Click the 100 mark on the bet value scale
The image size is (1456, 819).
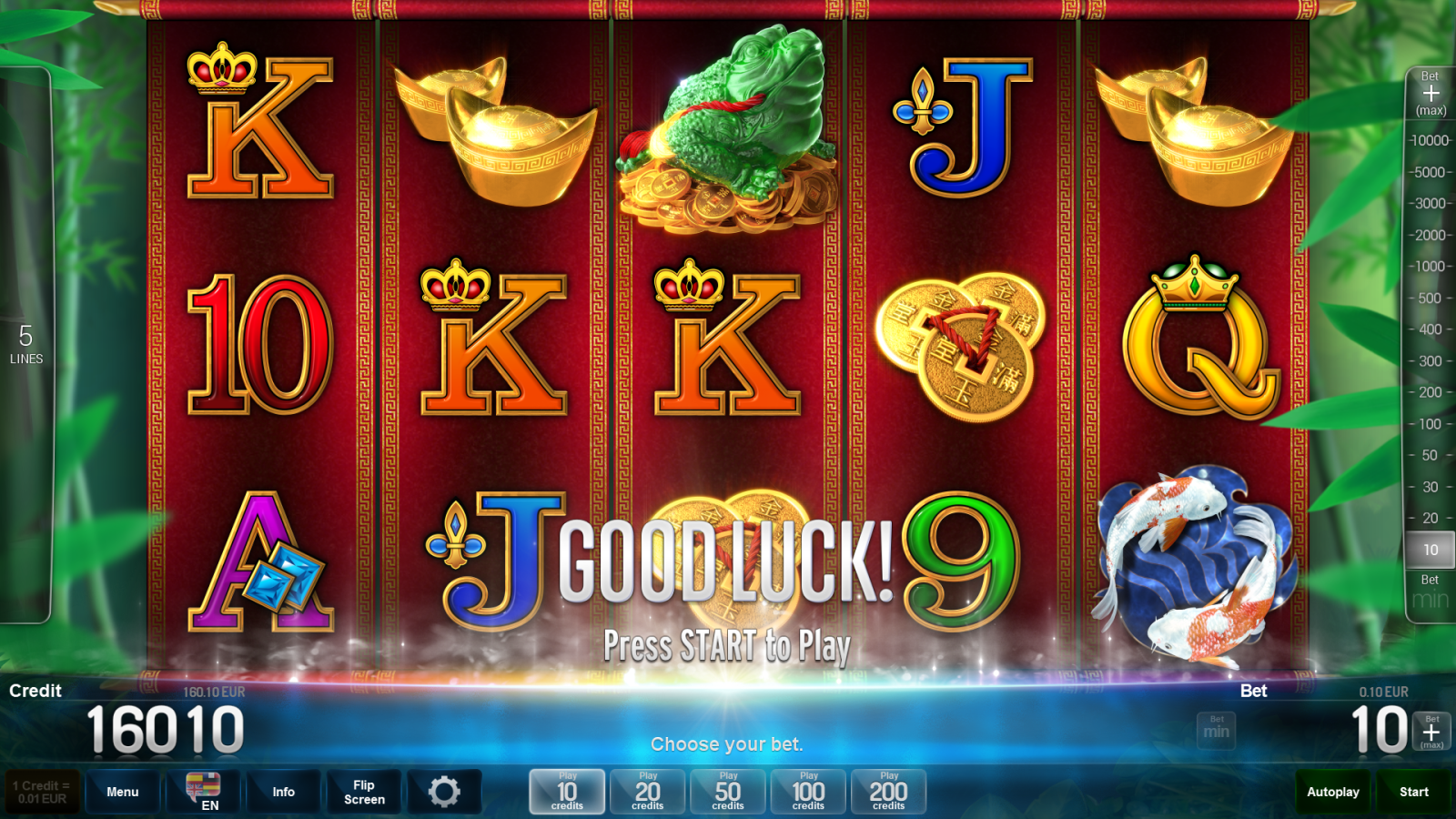(x=1430, y=425)
